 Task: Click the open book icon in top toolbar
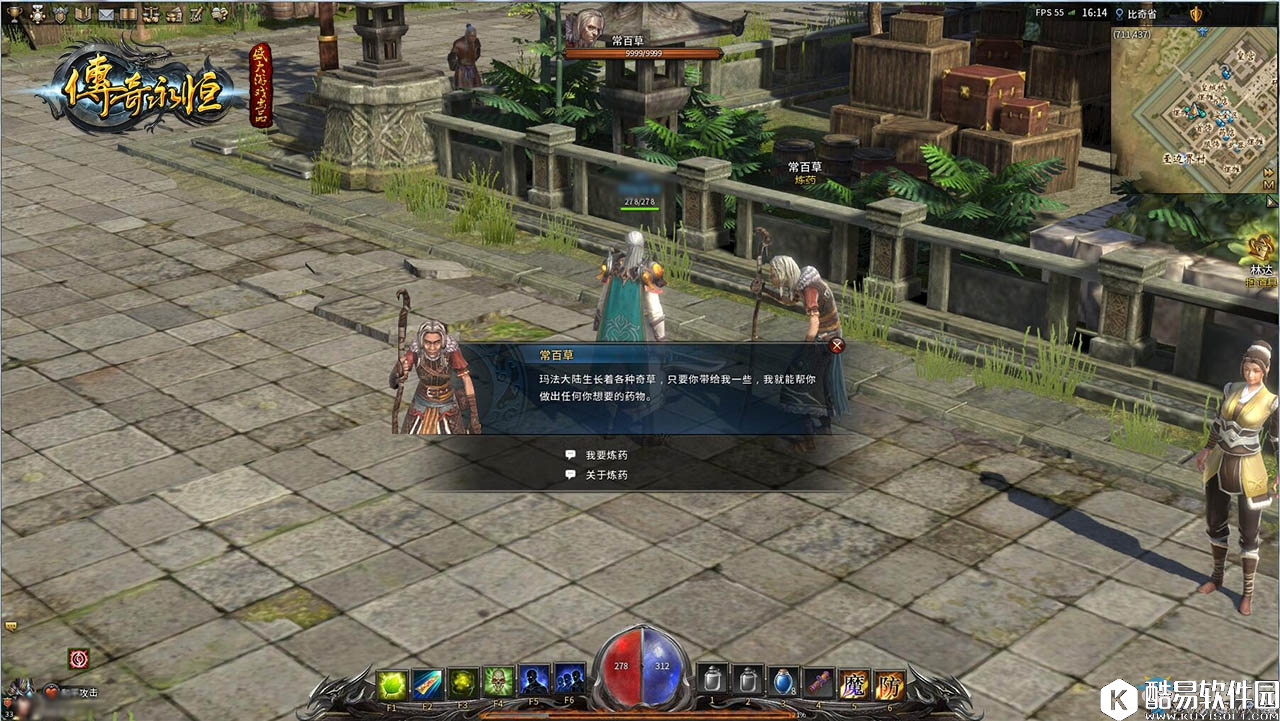tap(130, 13)
